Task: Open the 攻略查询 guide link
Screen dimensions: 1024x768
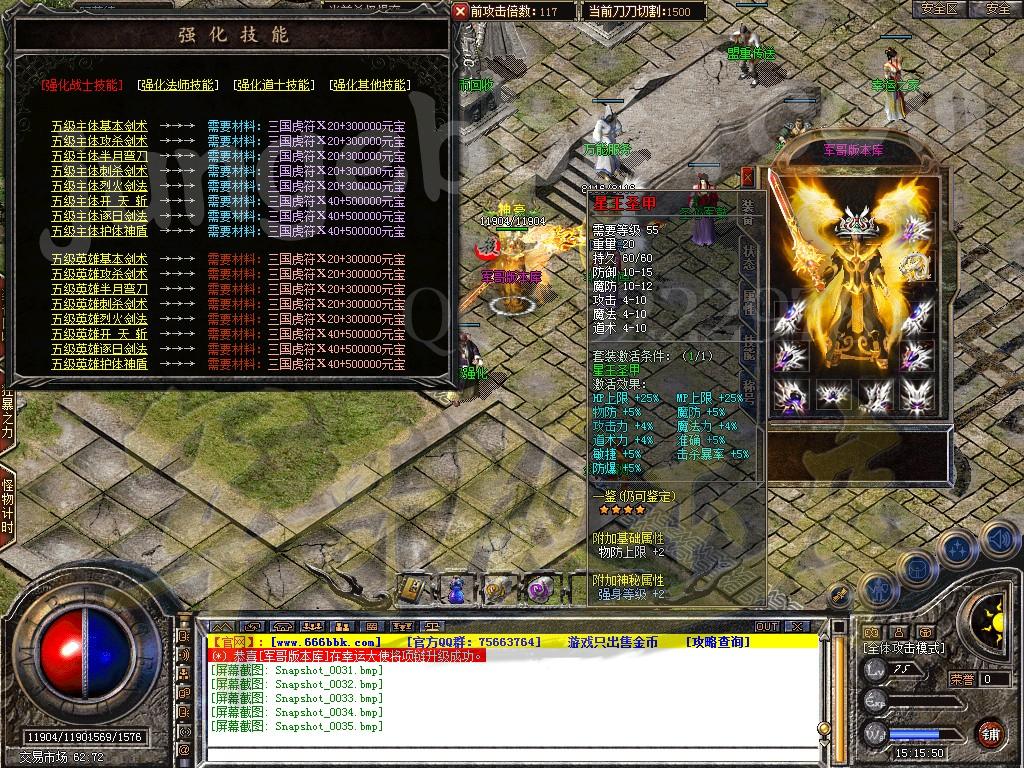Action: point(717,642)
